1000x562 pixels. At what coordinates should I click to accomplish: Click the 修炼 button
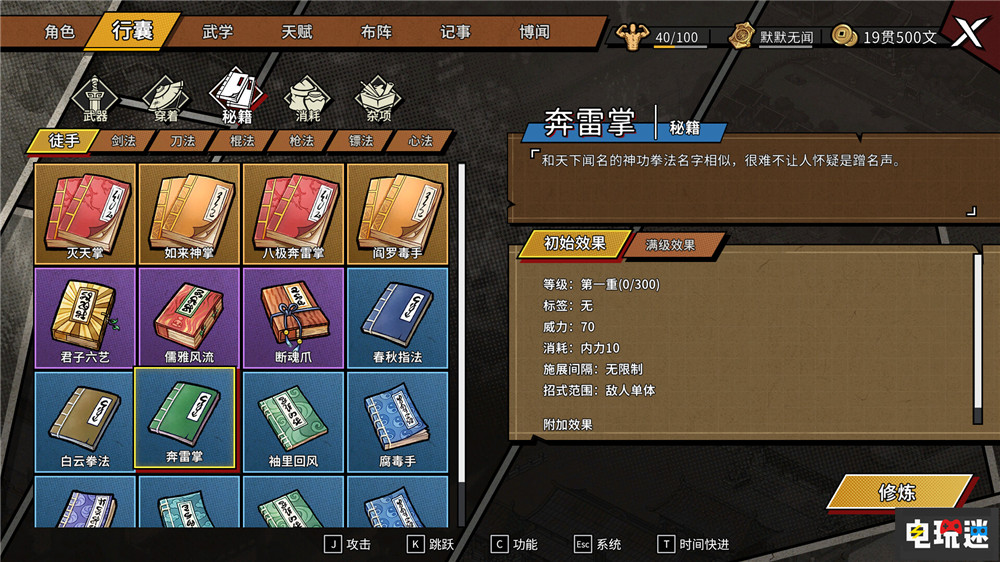pyautogui.click(x=897, y=493)
